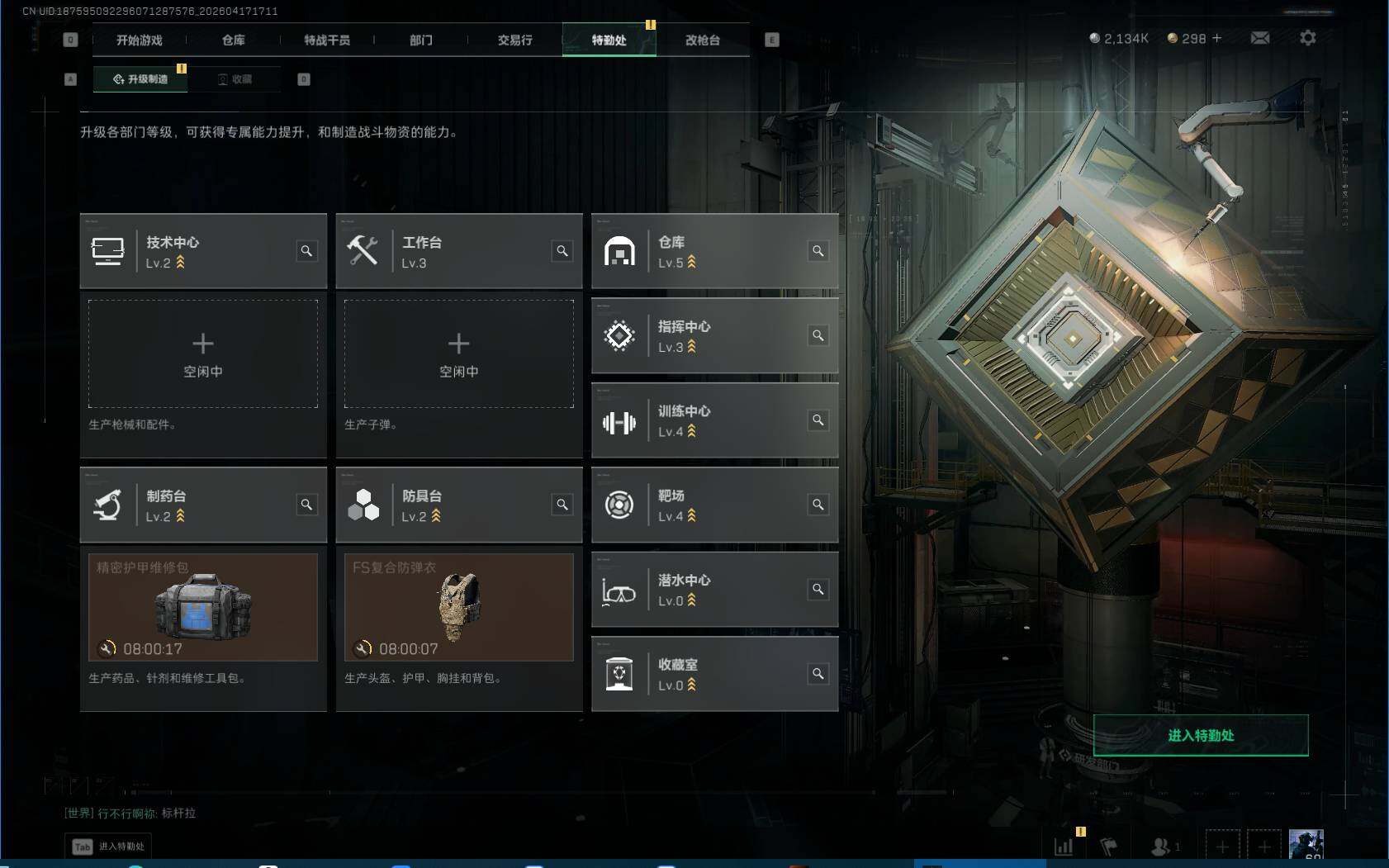This screenshot has width=1389, height=868.
Task: Go to the 交易行 tab
Action: pyautogui.click(x=514, y=40)
